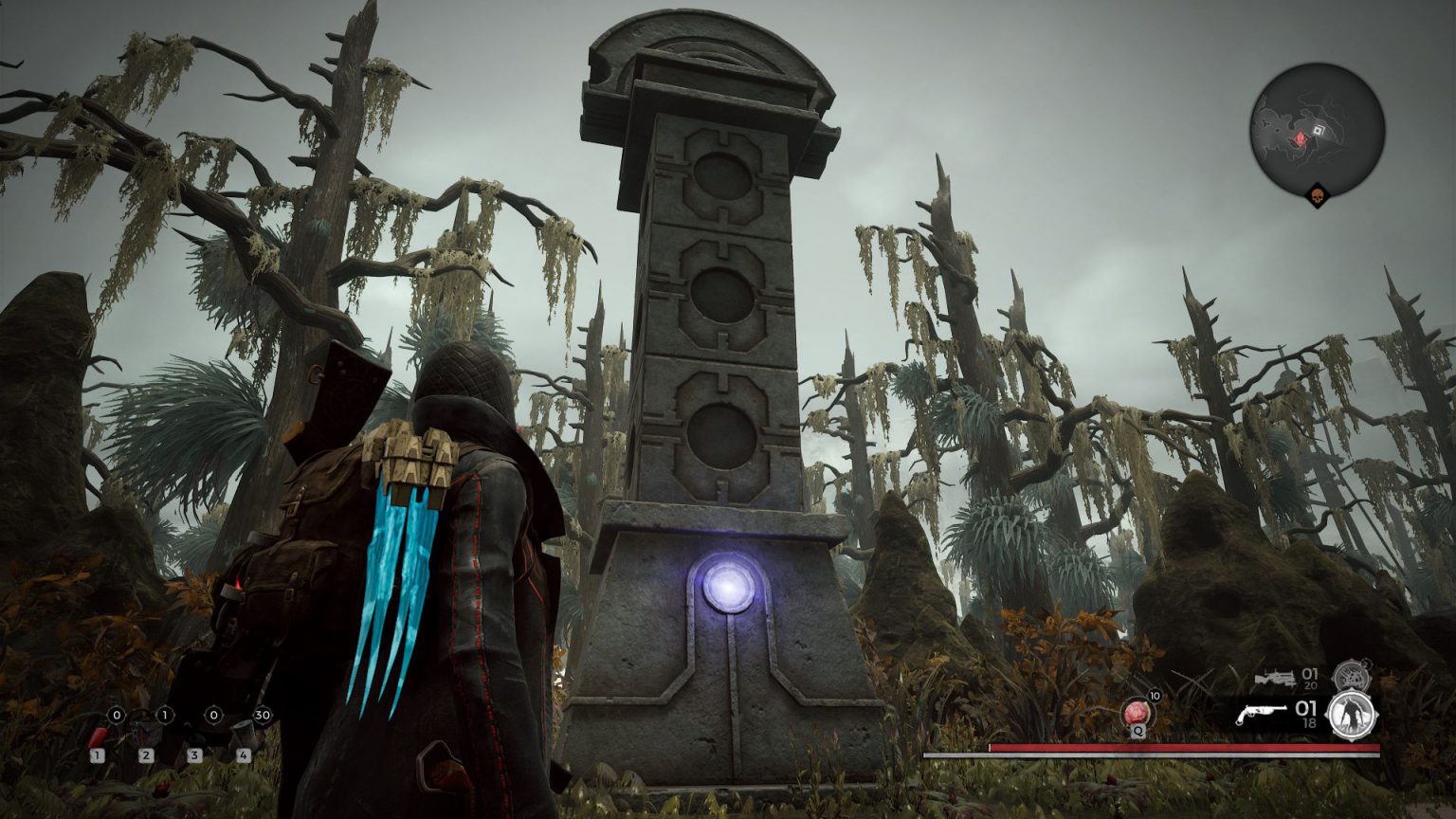Click the Q keybind label under Dragon Heart
The image size is (1456, 819).
point(1137,733)
